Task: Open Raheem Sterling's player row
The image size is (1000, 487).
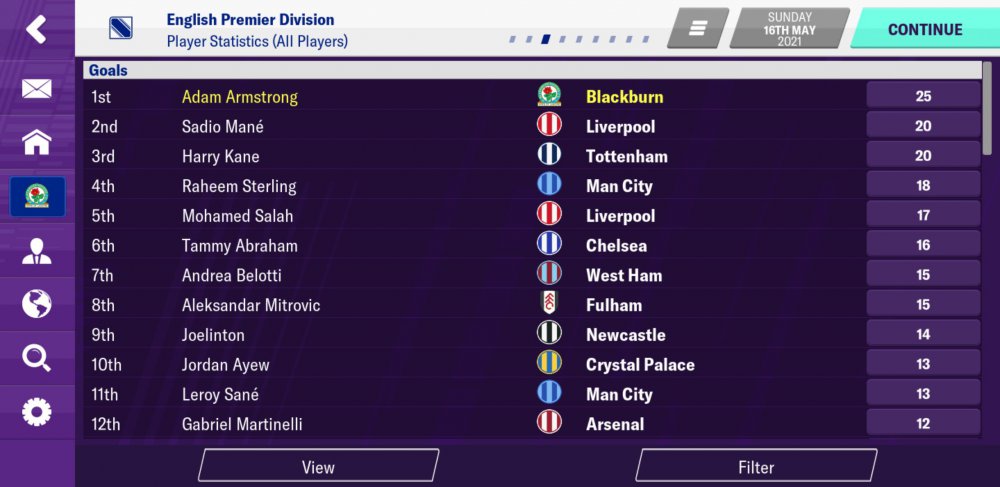Action: coord(239,186)
